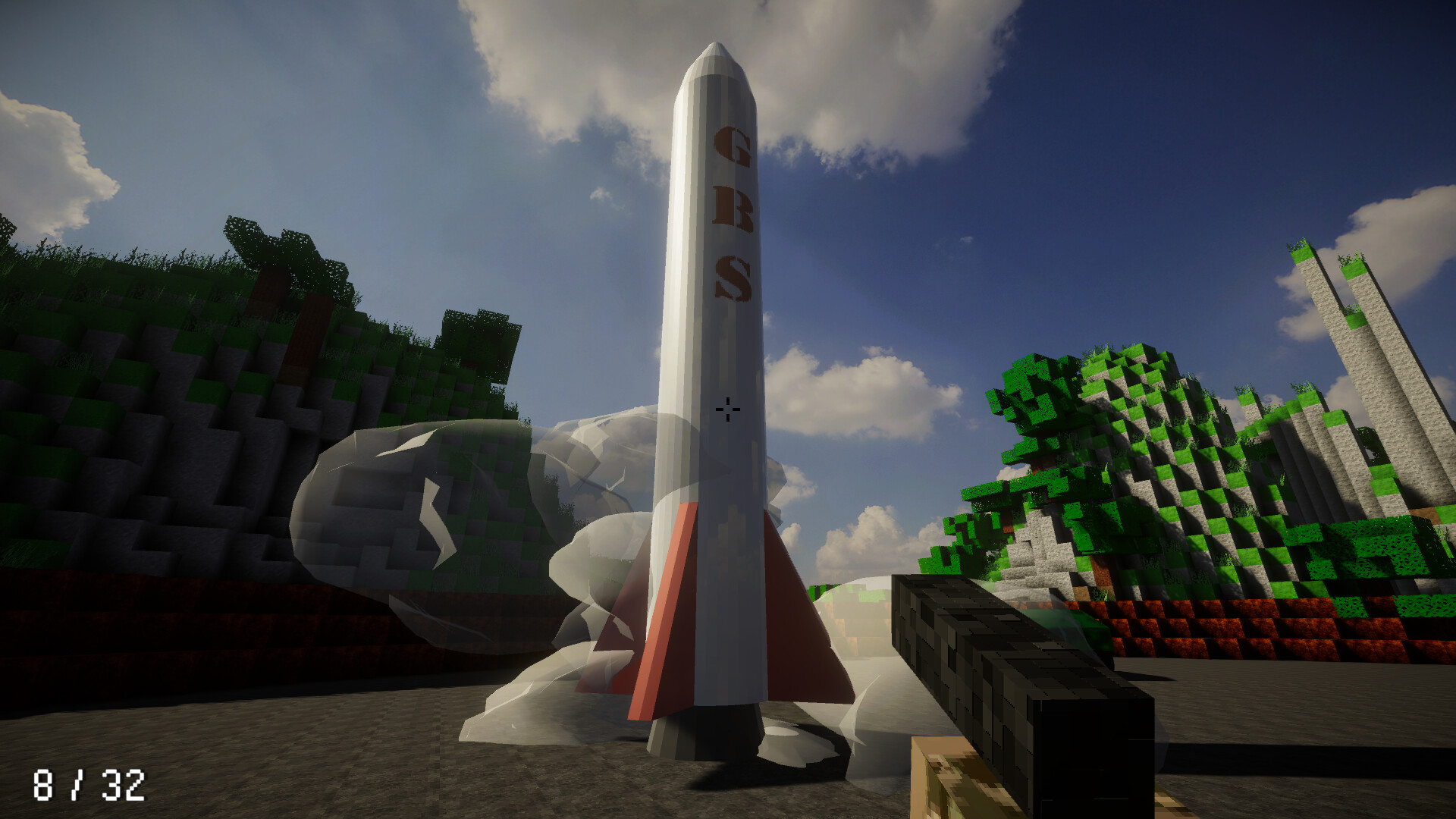Click the ammo counter showing 8 / 32
The image size is (1456, 819).
point(89,785)
